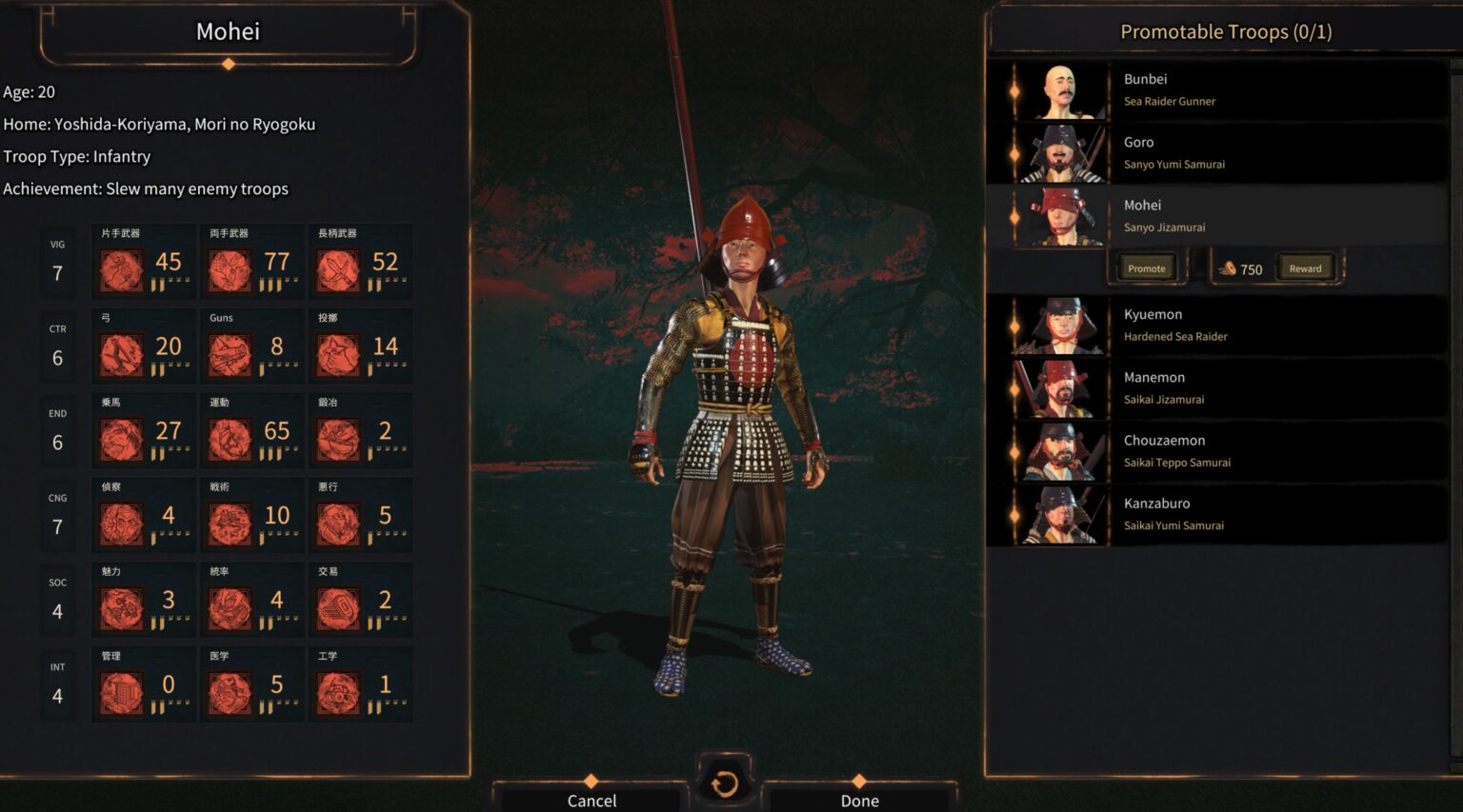
Task: Confirm with the Done button
Action: coord(859,800)
